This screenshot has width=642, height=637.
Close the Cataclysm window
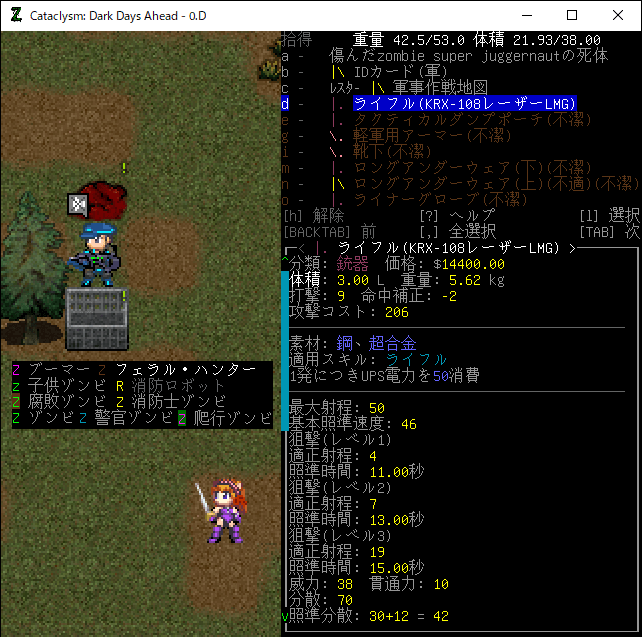pos(618,15)
